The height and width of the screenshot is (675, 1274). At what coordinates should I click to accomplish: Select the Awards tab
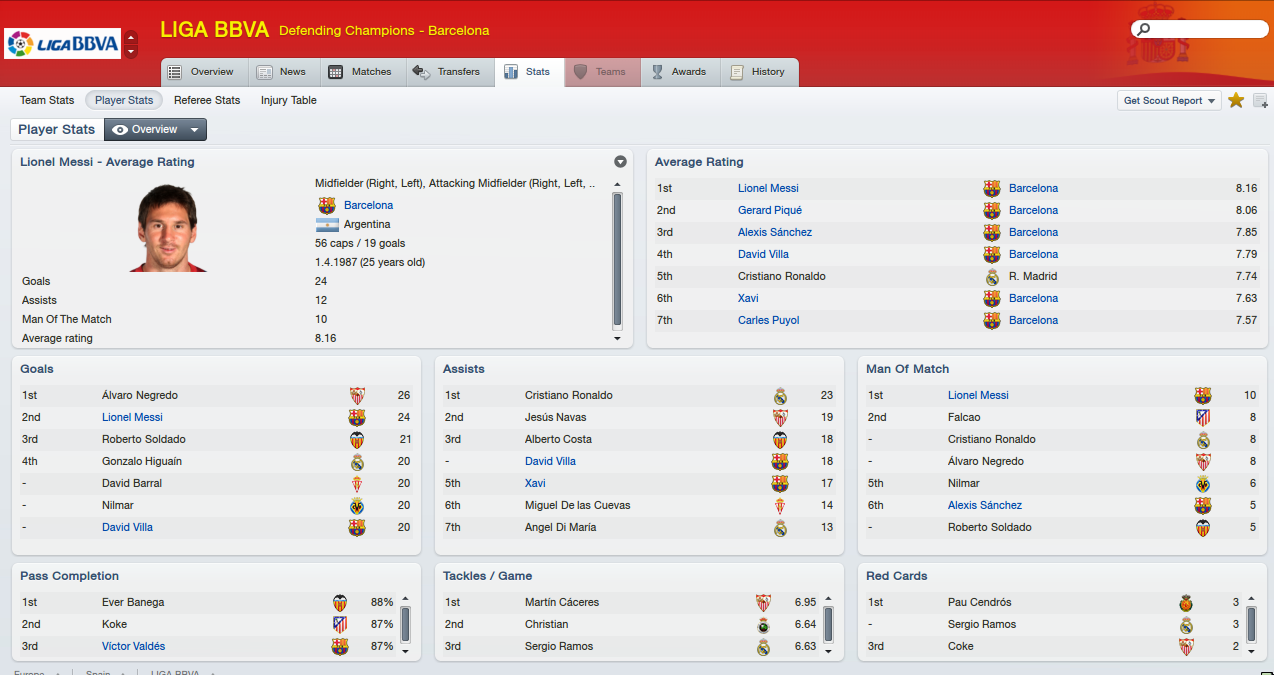[x=679, y=72]
